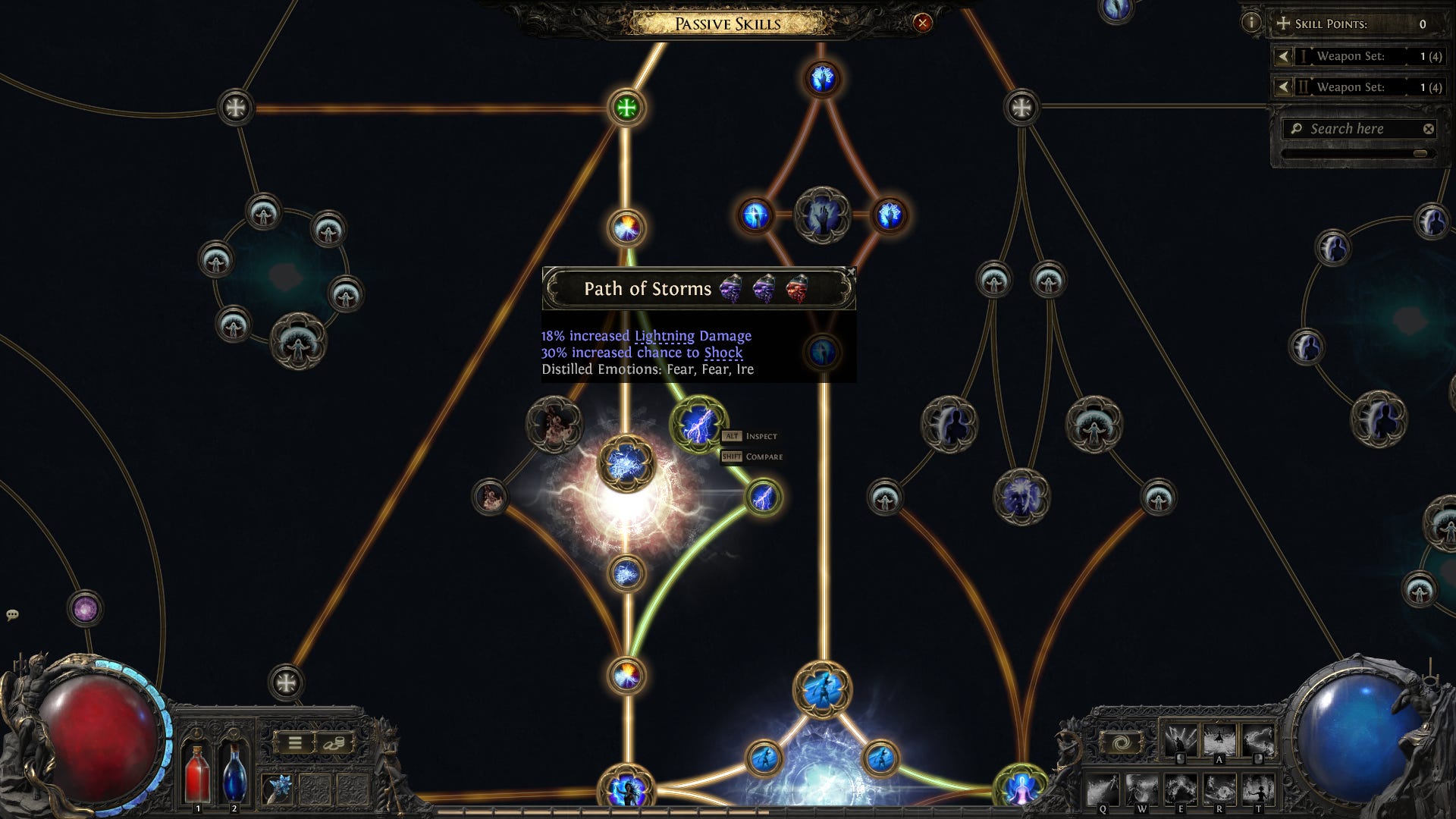Screen dimensions: 1456x819
Task: Dismiss the Path of Storms tooltip
Action: point(851,271)
